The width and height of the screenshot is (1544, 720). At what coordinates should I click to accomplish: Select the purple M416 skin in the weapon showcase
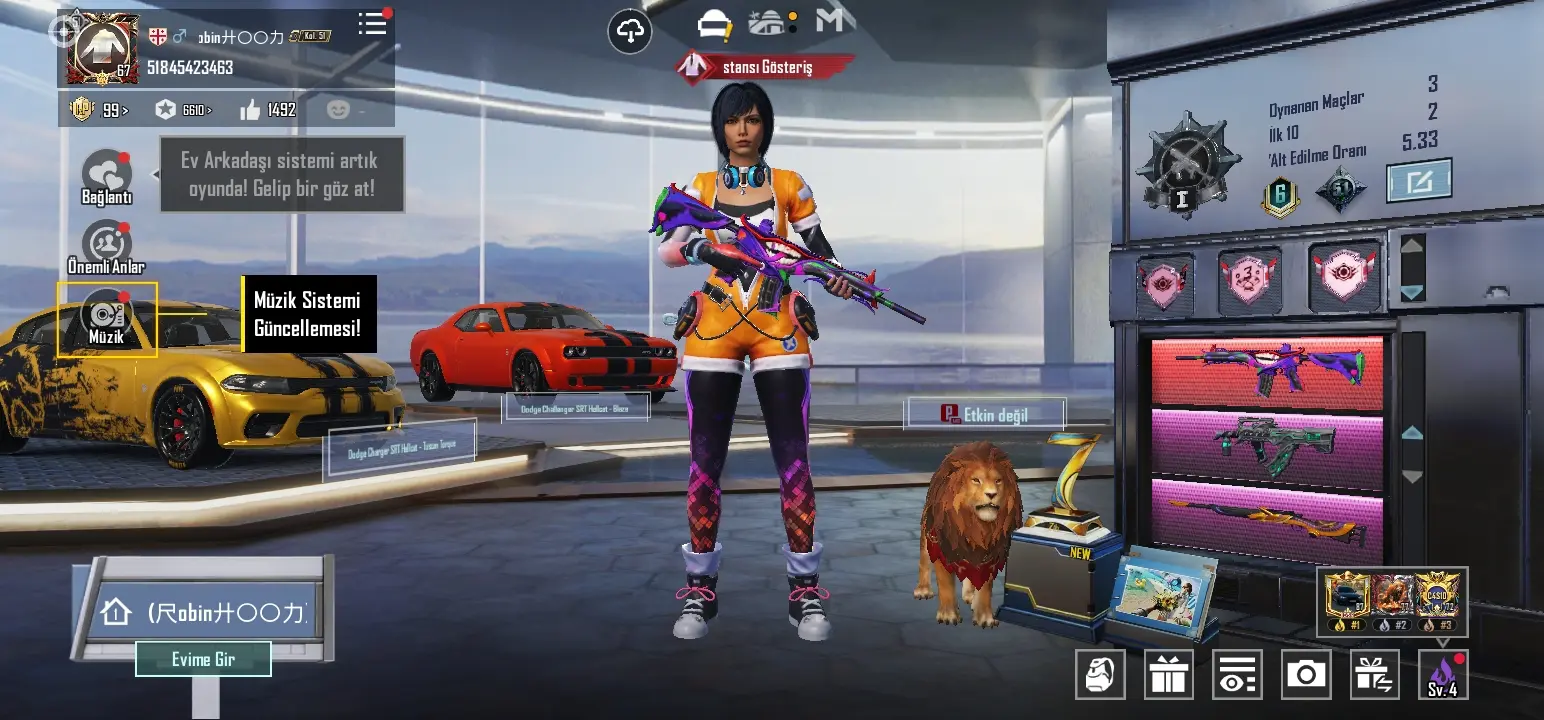pos(1267,370)
